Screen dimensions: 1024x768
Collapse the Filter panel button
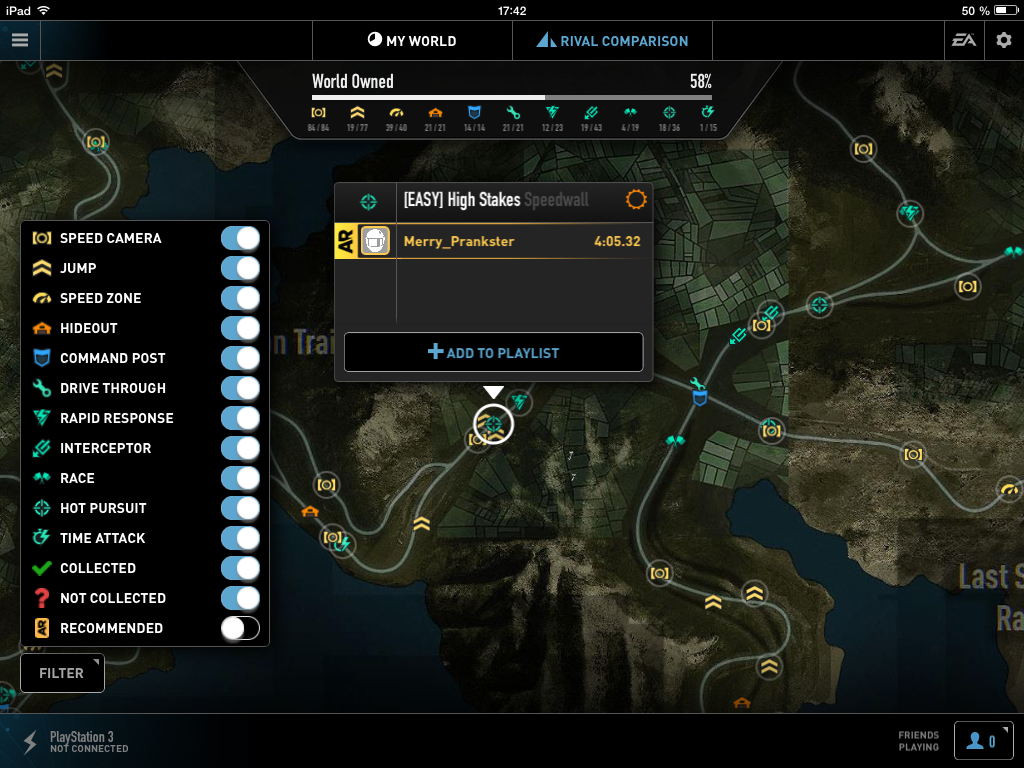pyautogui.click(x=62, y=673)
